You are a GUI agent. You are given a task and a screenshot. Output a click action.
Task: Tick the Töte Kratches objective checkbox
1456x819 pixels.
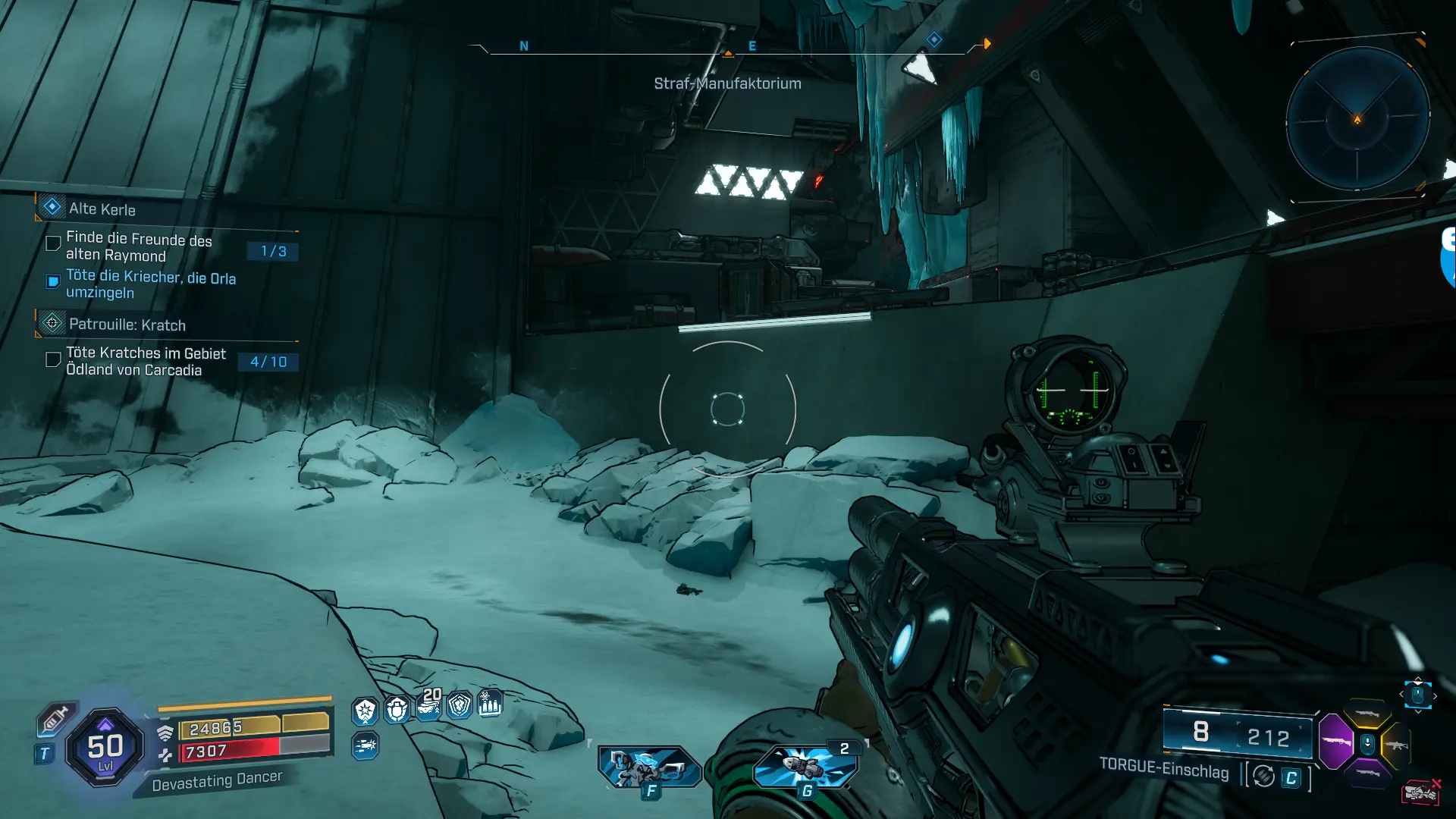[53, 359]
